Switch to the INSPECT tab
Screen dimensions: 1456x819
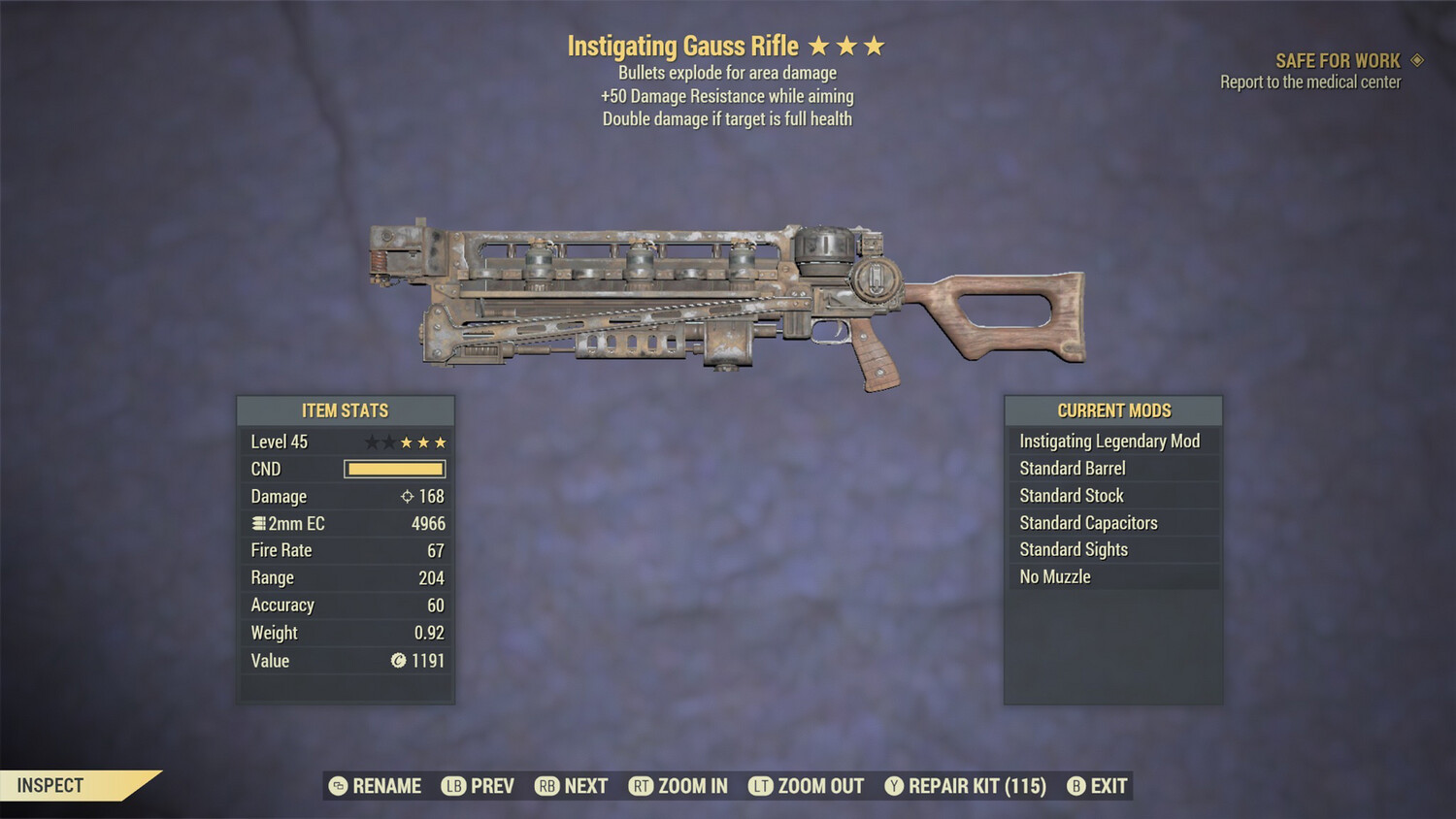tap(50, 785)
